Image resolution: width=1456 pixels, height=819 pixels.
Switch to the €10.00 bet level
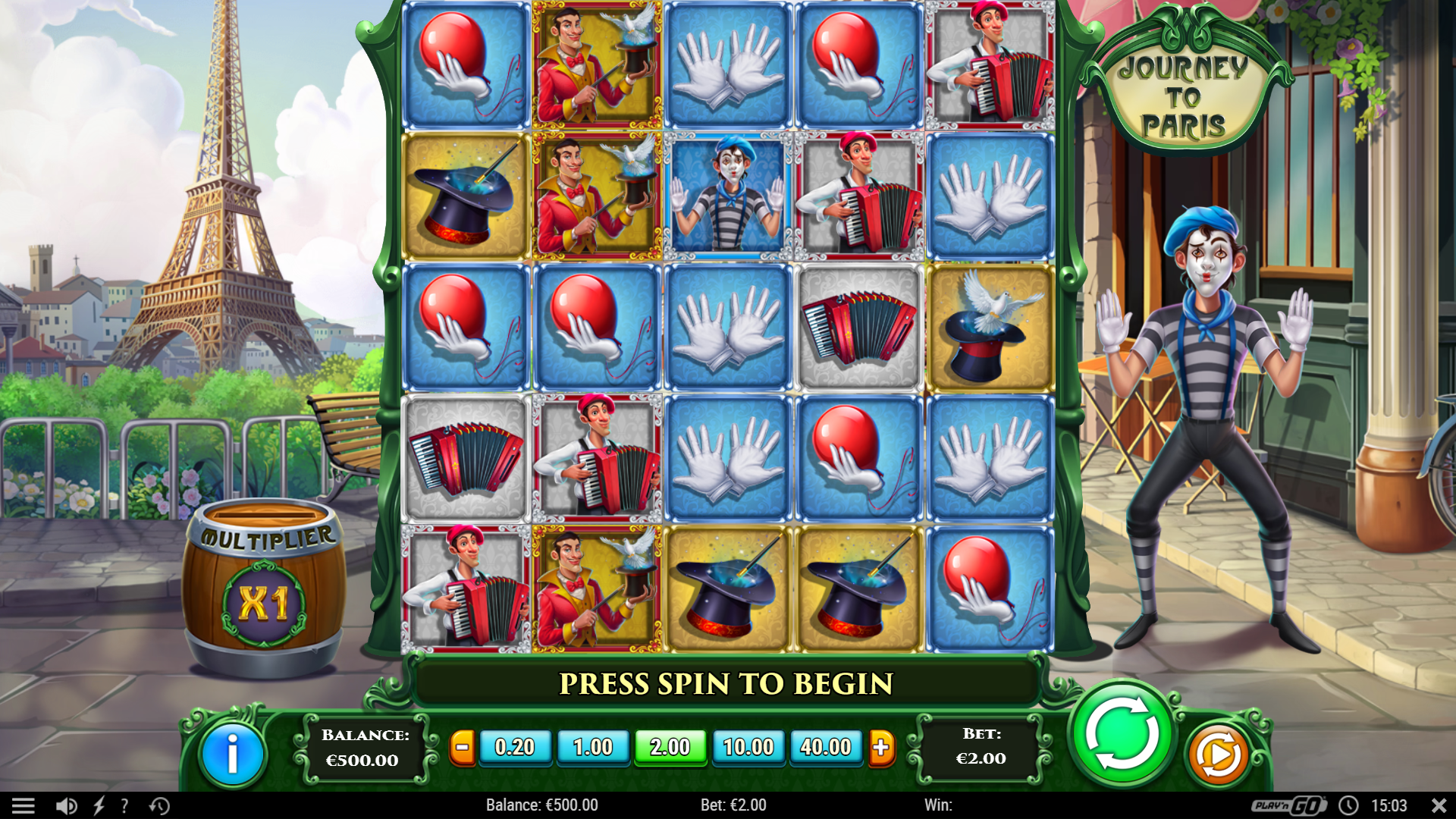pyautogui.click(x=748, y=747)
